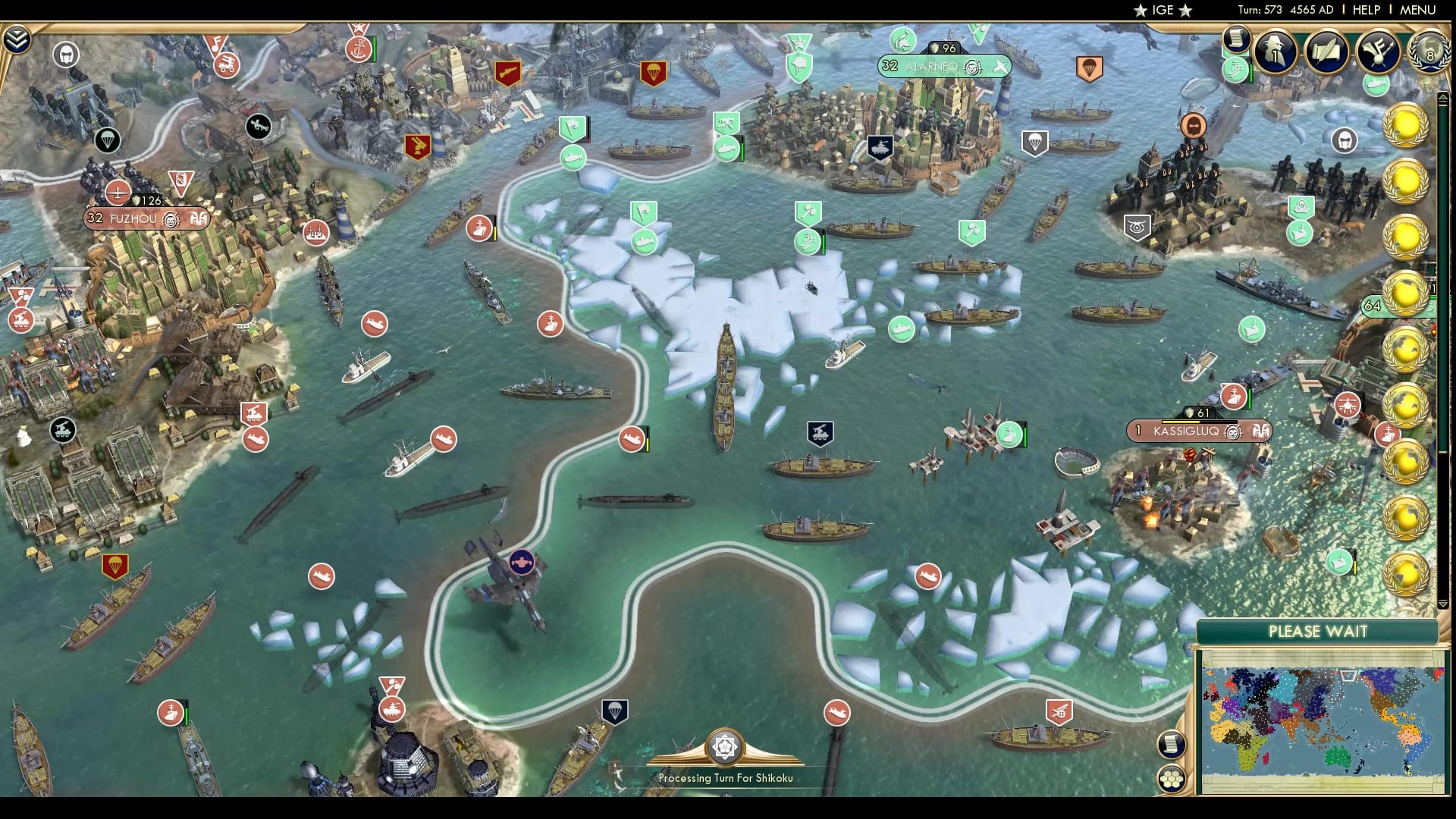Open the game MENU
The height and width of the screenshot is (819, 1456).
[x=1419, y=11]
